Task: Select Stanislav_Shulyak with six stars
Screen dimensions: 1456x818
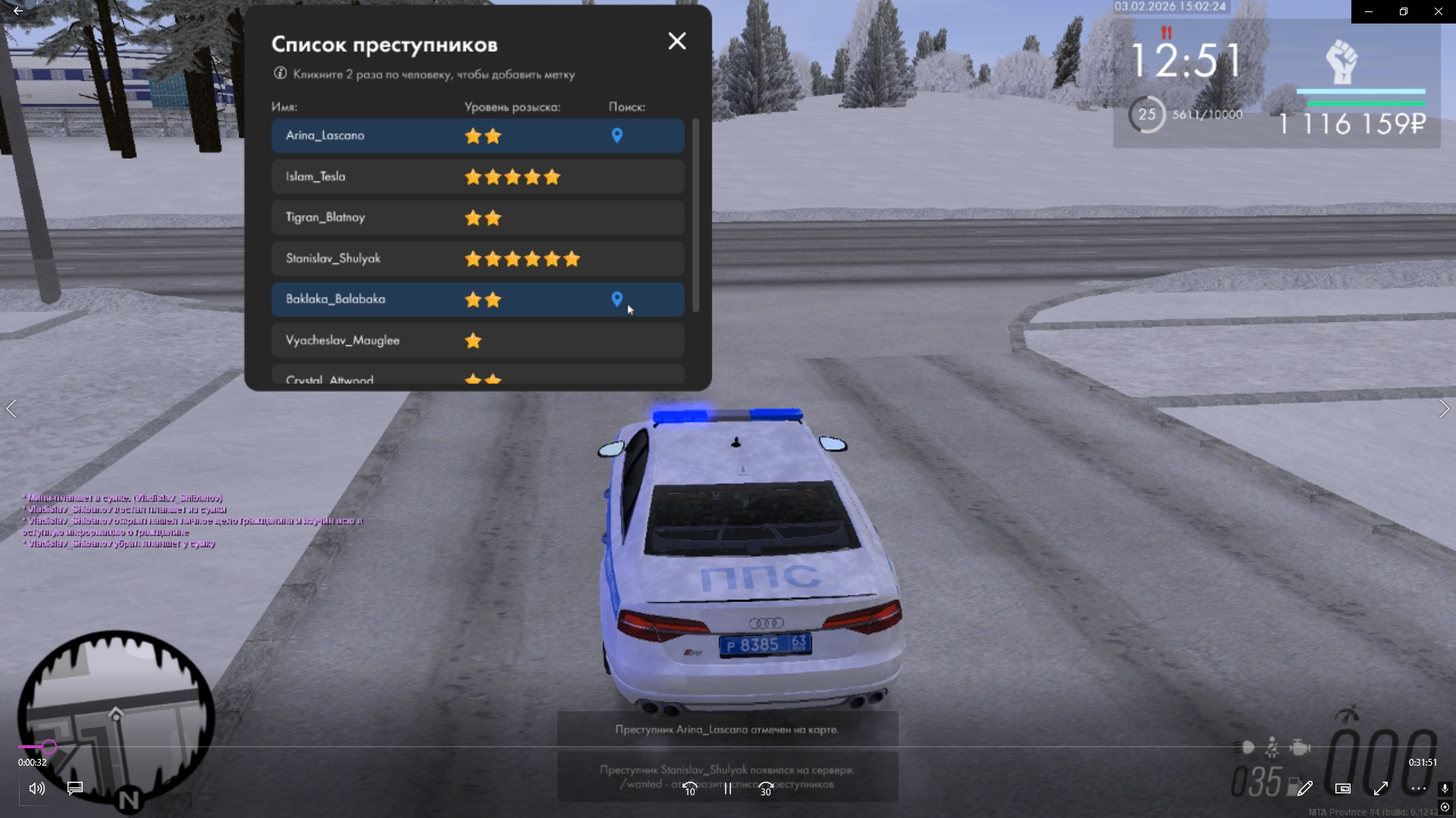Action: click(333, 259)
